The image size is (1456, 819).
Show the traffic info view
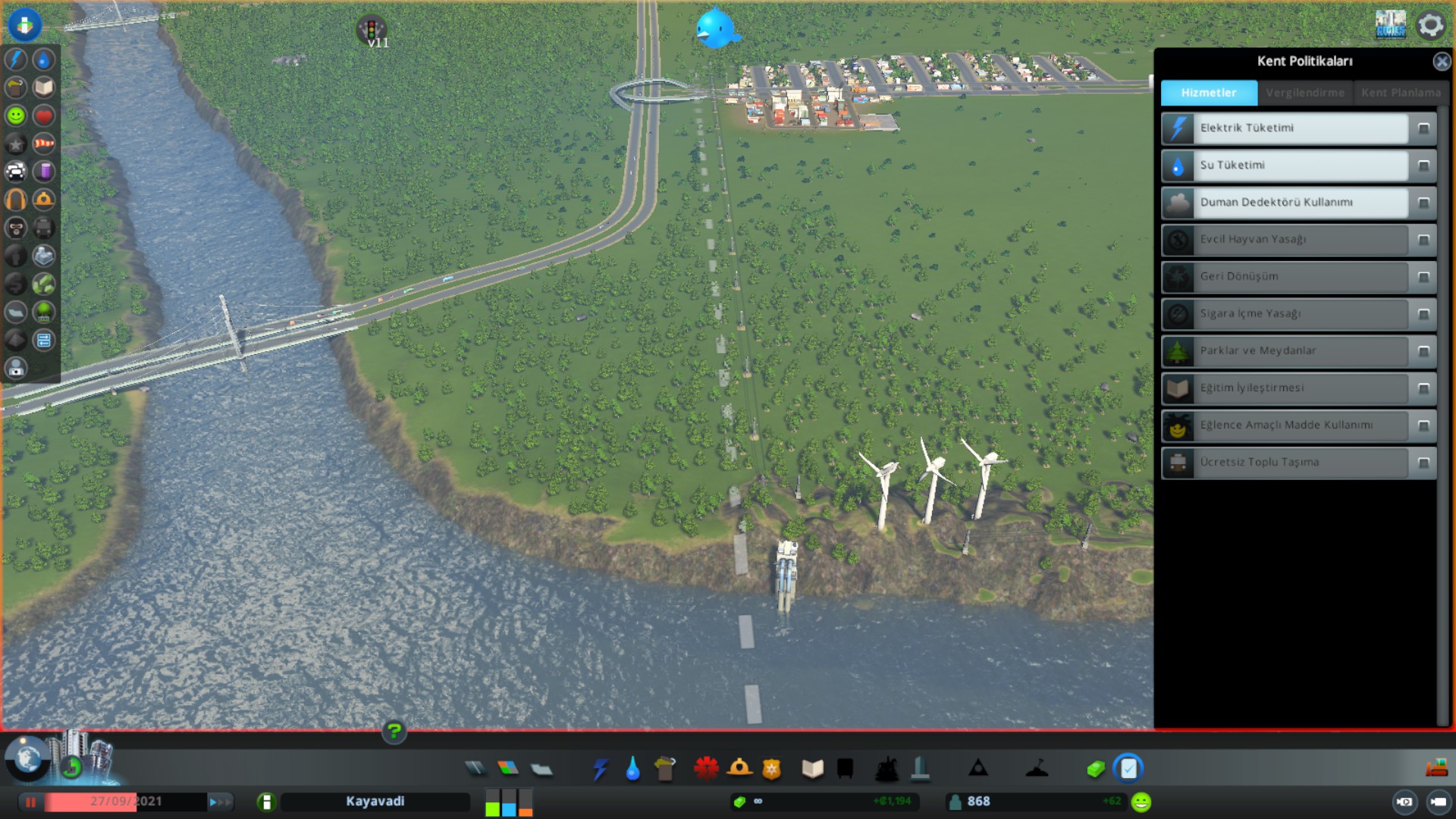(x=16, y=171)
